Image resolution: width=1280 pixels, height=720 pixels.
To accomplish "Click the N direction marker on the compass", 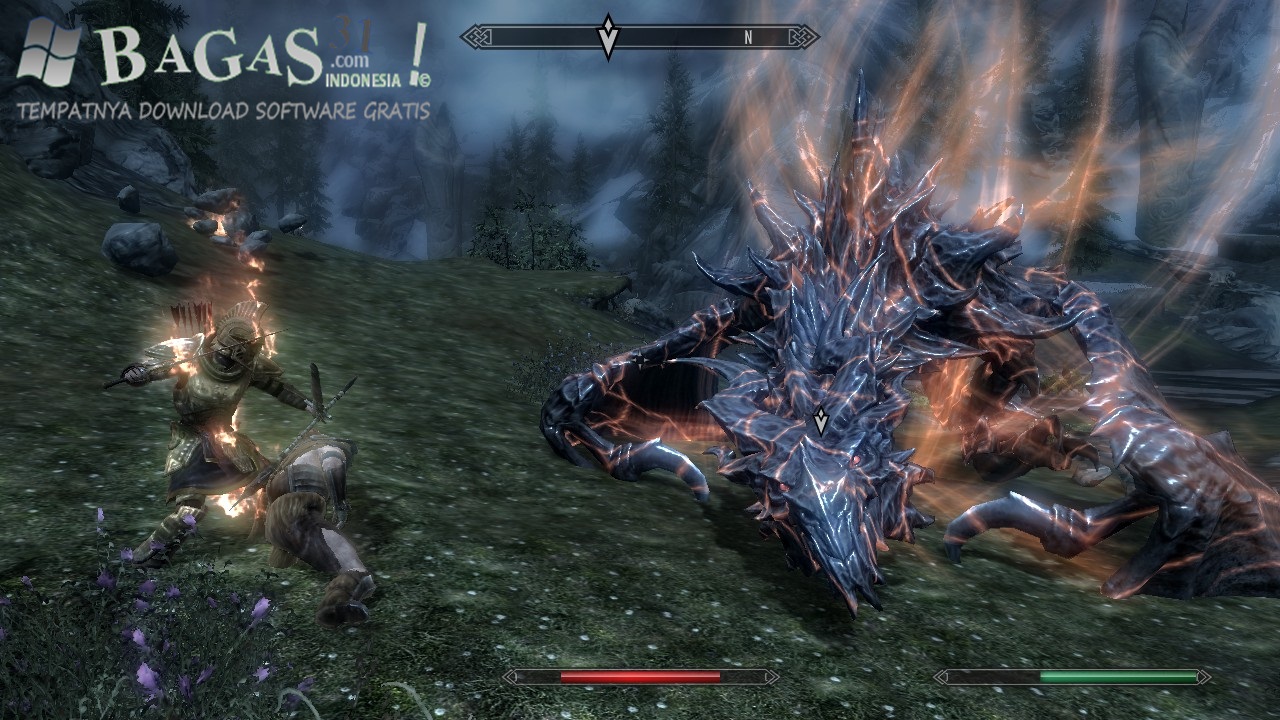I will coord(748,38).
